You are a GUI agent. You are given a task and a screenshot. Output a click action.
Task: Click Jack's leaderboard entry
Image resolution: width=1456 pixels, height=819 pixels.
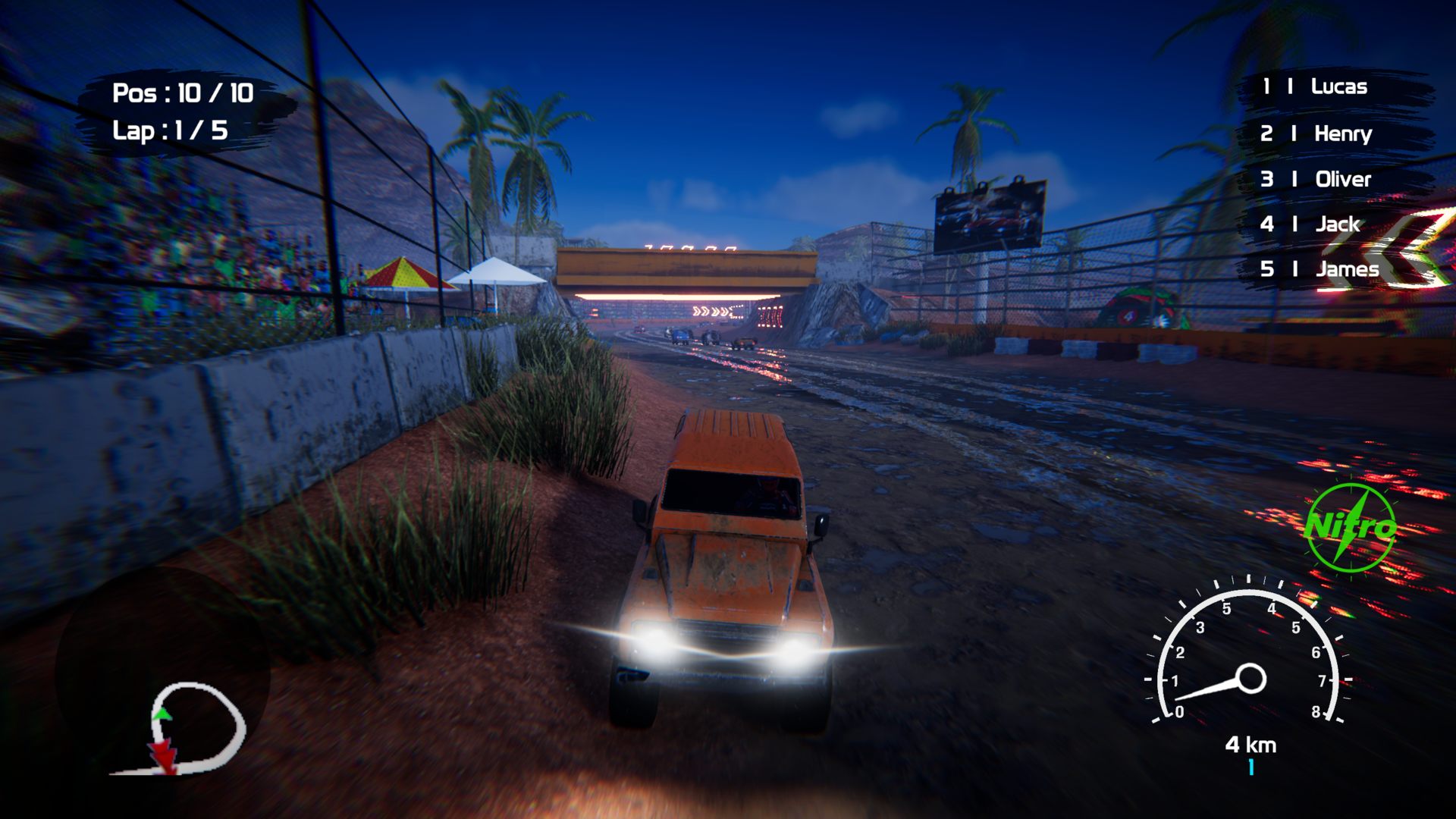pos(1337,224)
